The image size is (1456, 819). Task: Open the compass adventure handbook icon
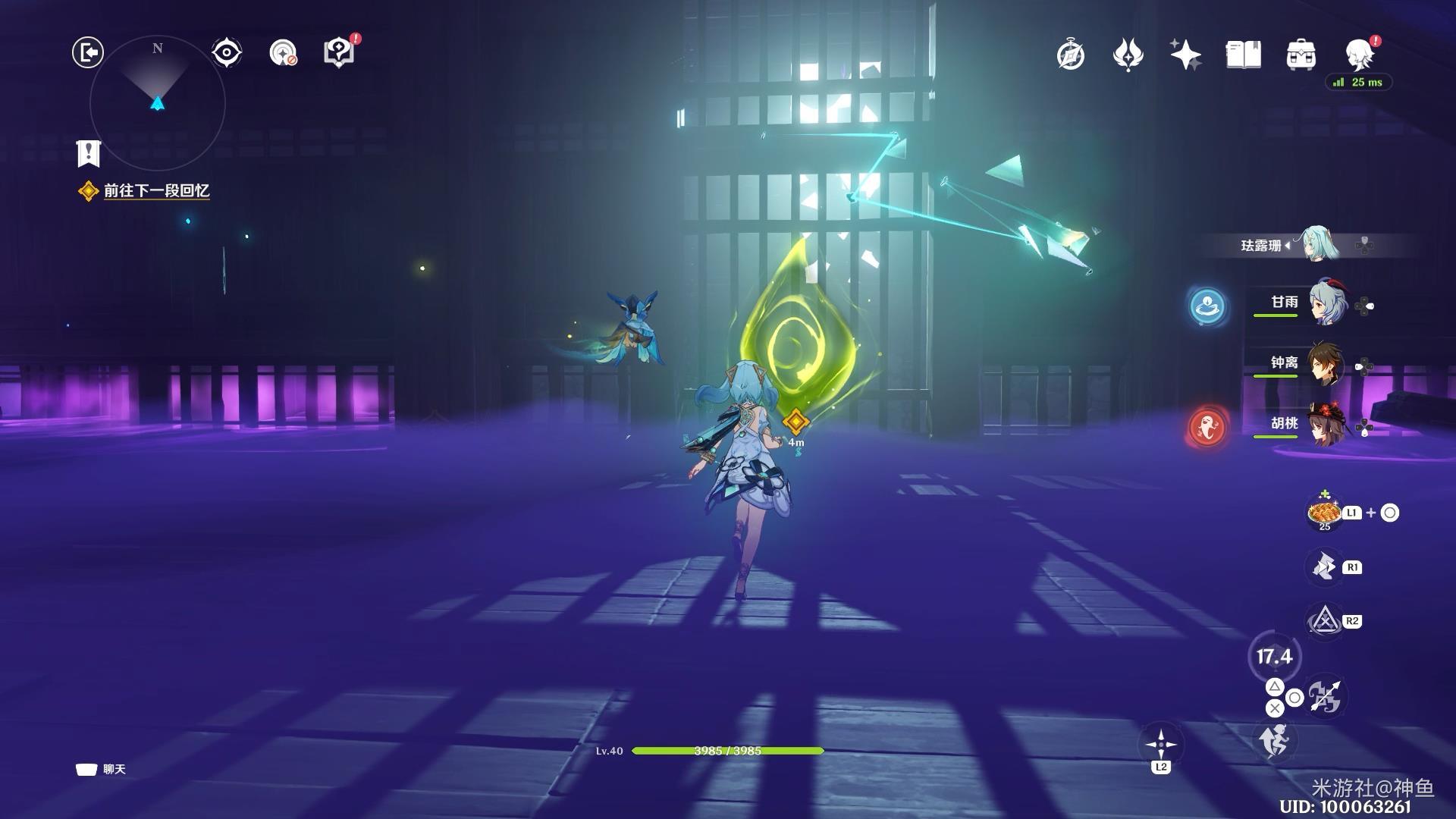[x=1071, y=55]
